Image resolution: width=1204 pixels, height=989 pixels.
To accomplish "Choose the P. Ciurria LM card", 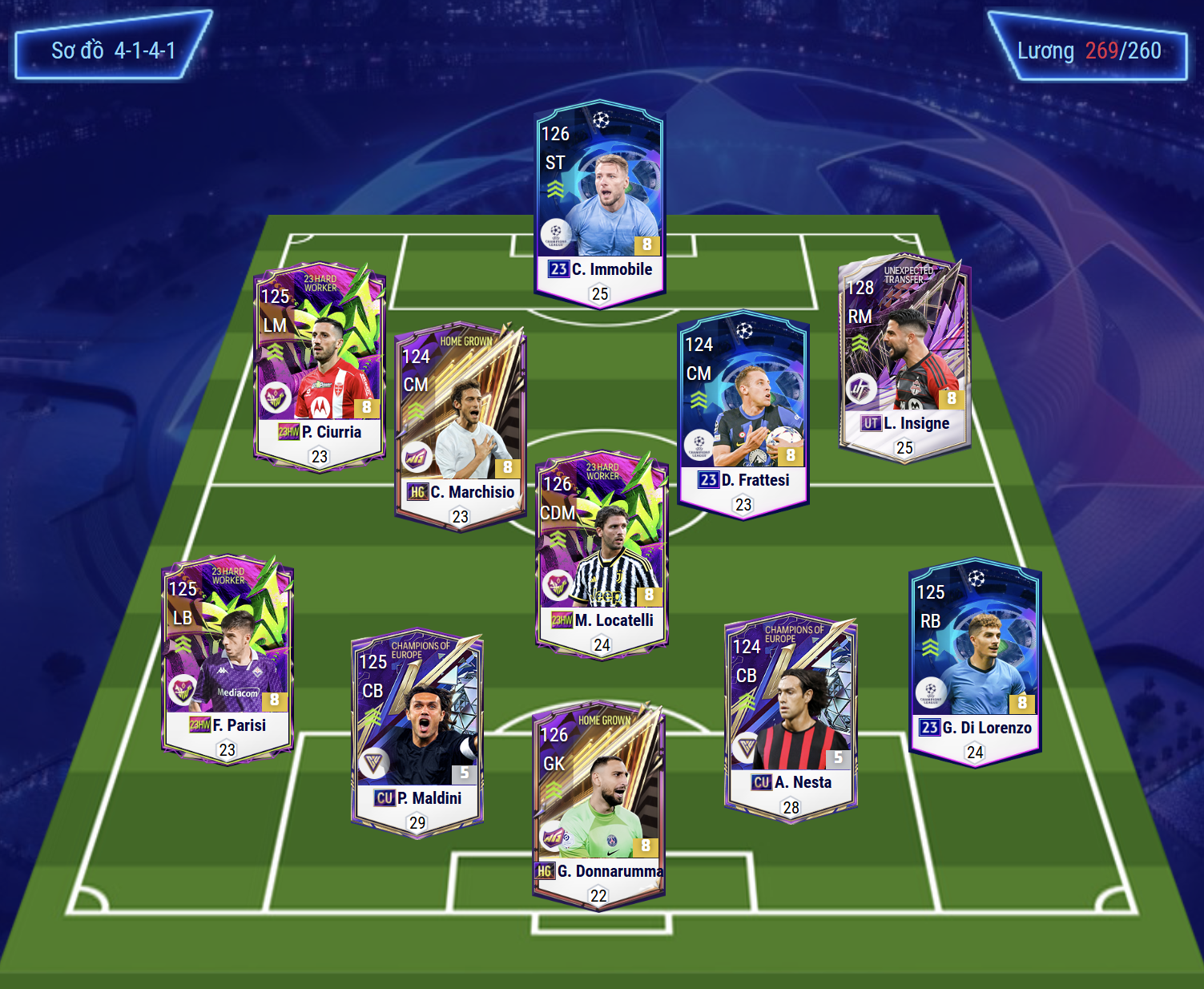I will (320, 365).
